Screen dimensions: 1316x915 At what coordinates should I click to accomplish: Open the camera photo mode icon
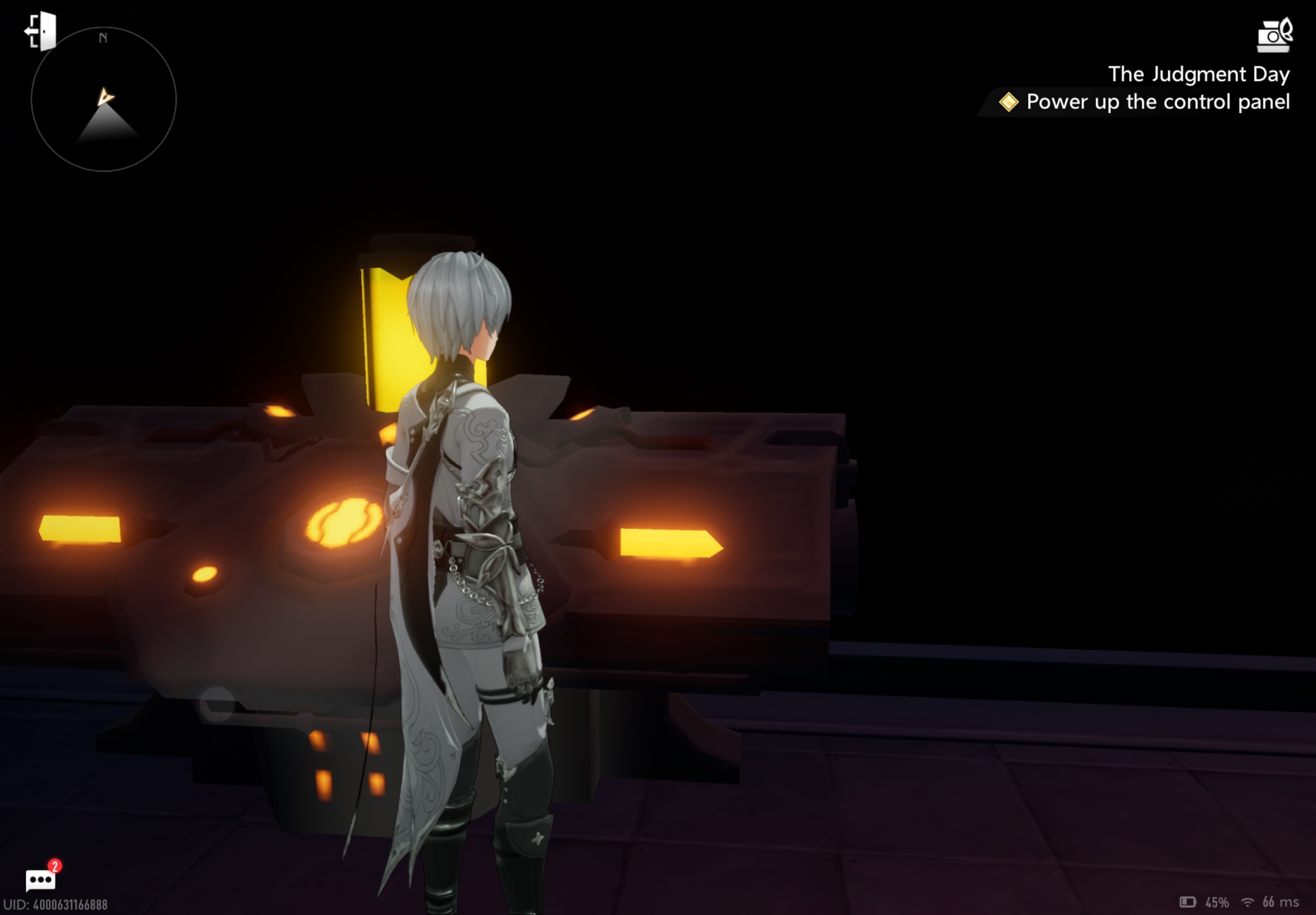click(x=1274, y=36)
